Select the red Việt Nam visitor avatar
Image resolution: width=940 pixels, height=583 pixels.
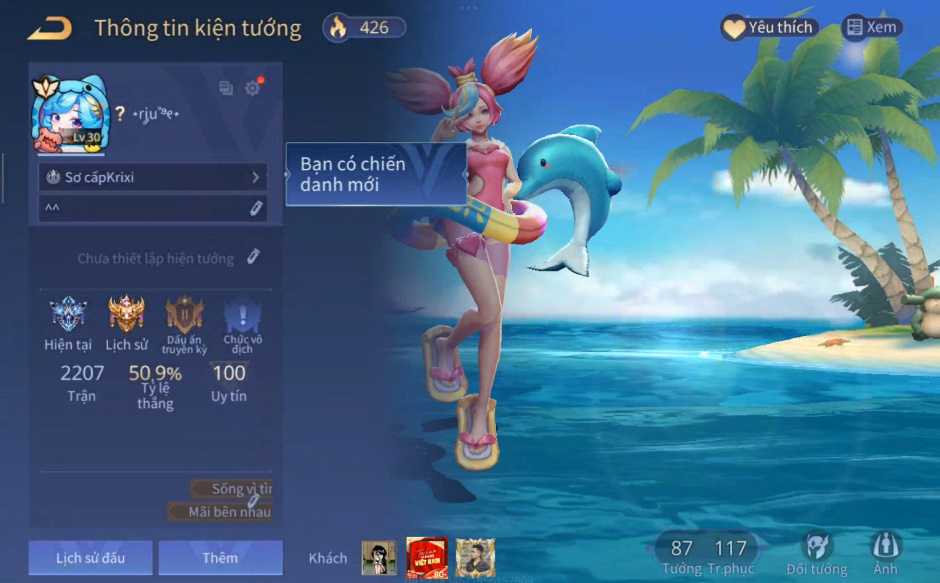click(x=427, y=558)
